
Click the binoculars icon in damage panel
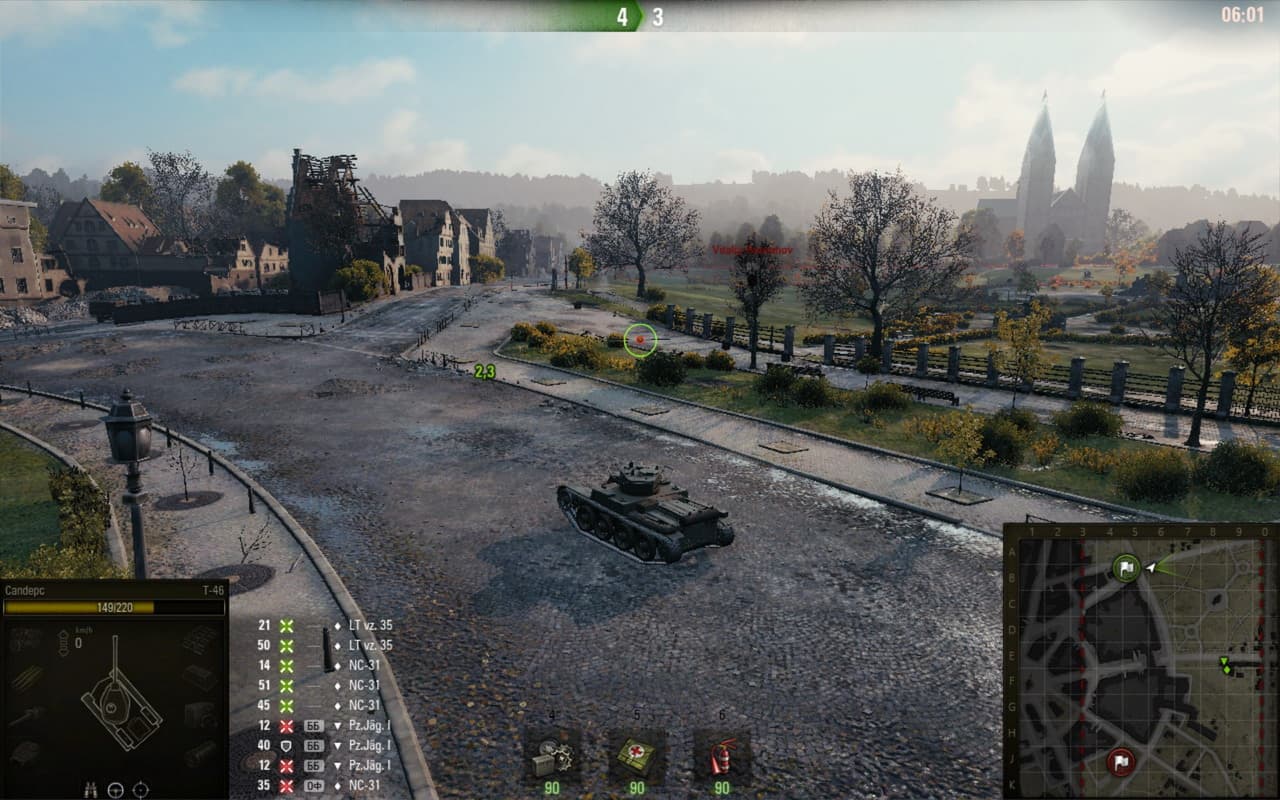coord(92,789)
